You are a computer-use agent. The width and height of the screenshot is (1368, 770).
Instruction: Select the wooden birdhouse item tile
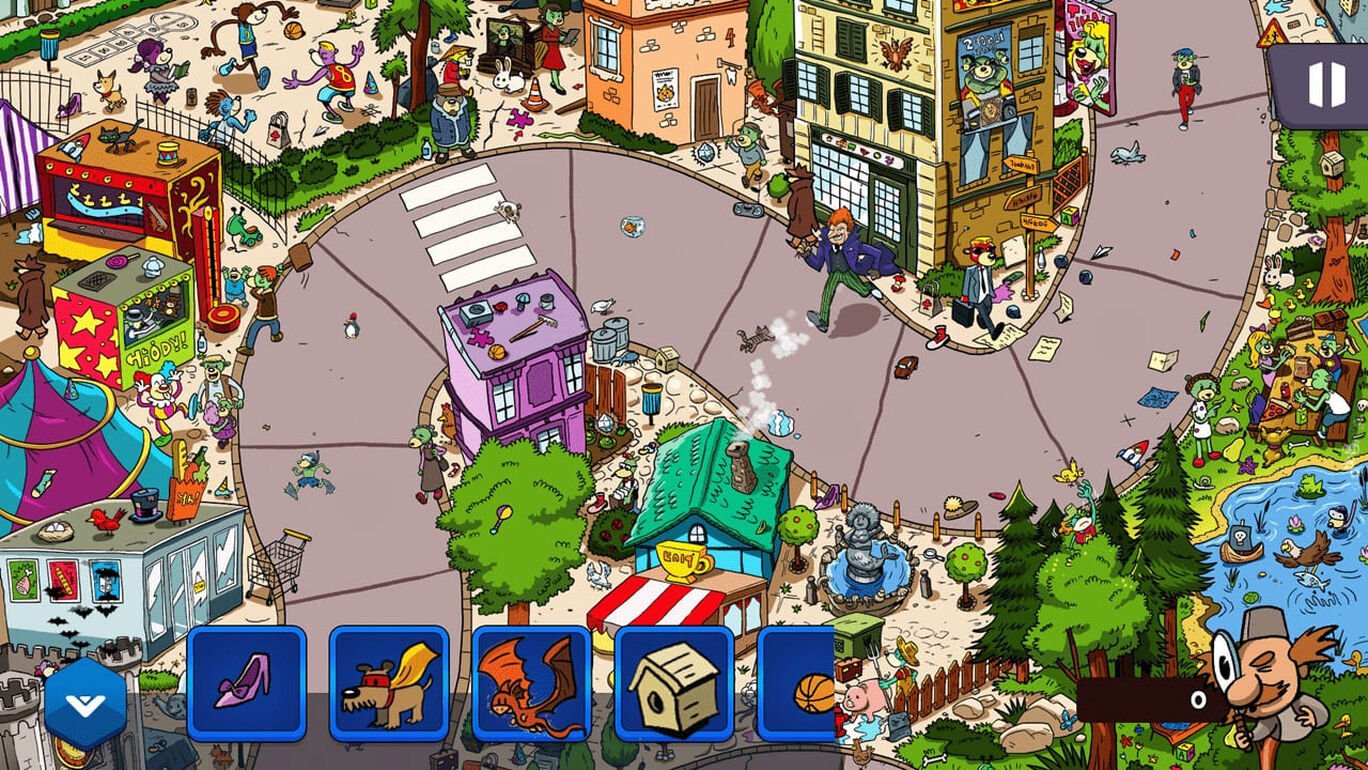coord(671,685)
